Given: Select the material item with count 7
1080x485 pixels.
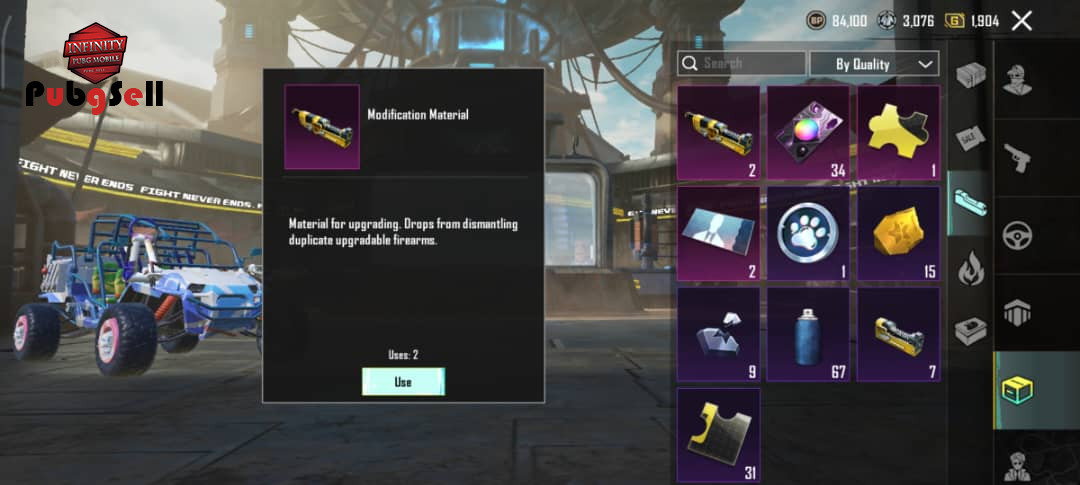Looking at the screenshot, I should [x=897, y=334].
